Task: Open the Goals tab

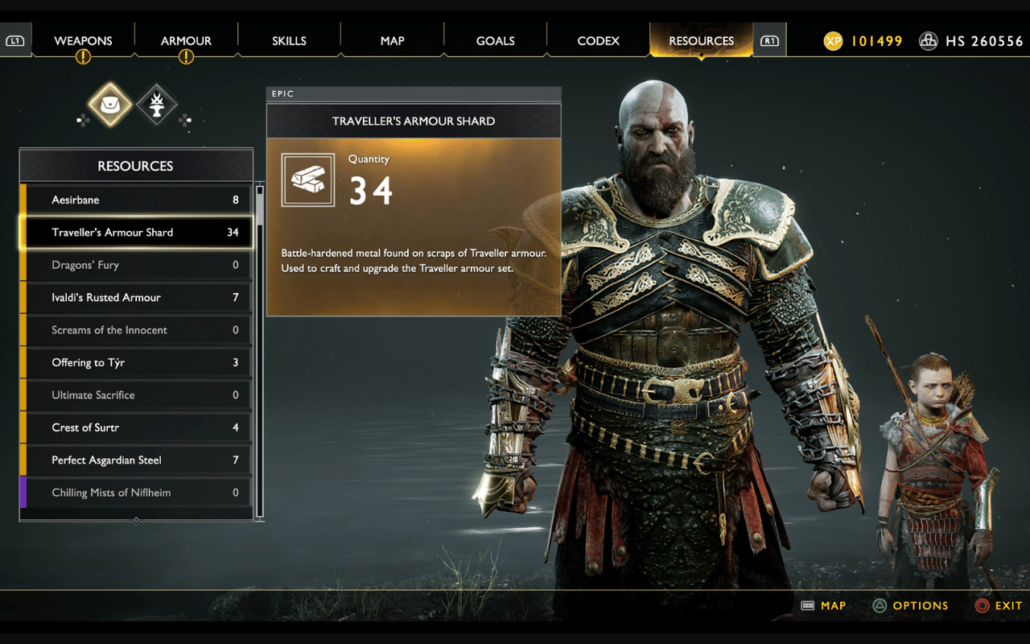Action: [495, 41]
